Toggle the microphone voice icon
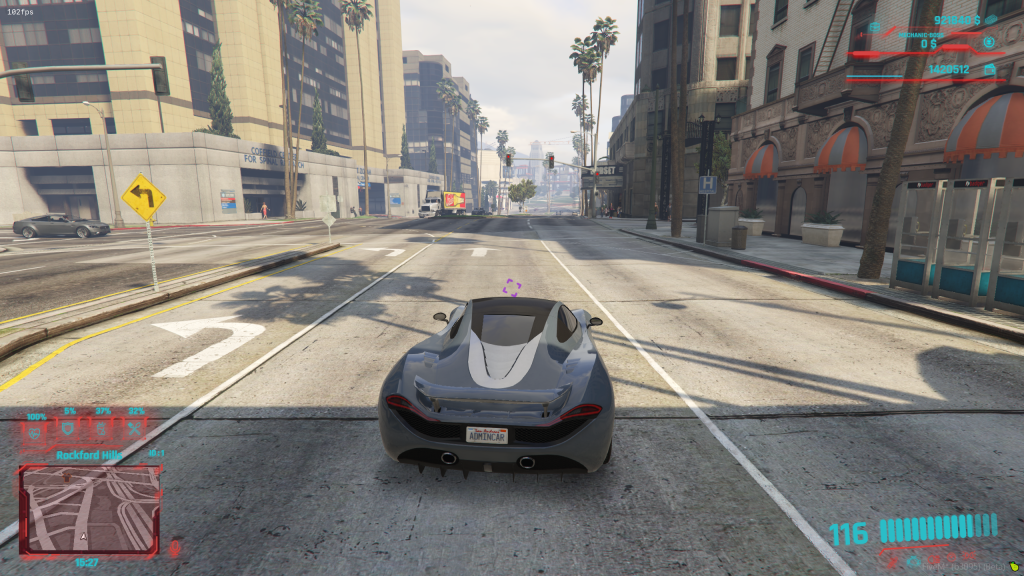1024x576 pixels. point(175,547)
